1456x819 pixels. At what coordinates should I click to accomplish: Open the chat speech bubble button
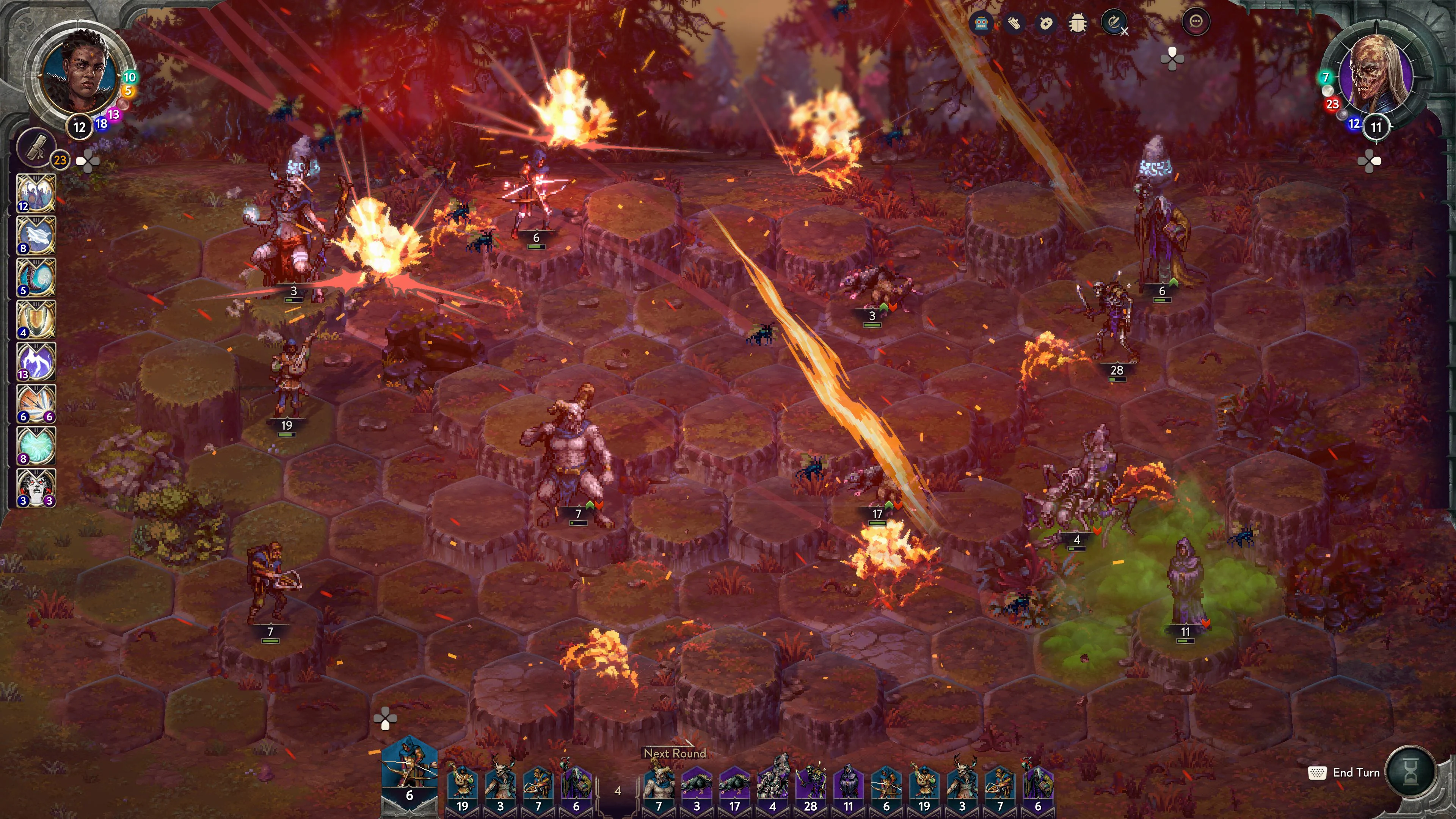coord(1196,23)
